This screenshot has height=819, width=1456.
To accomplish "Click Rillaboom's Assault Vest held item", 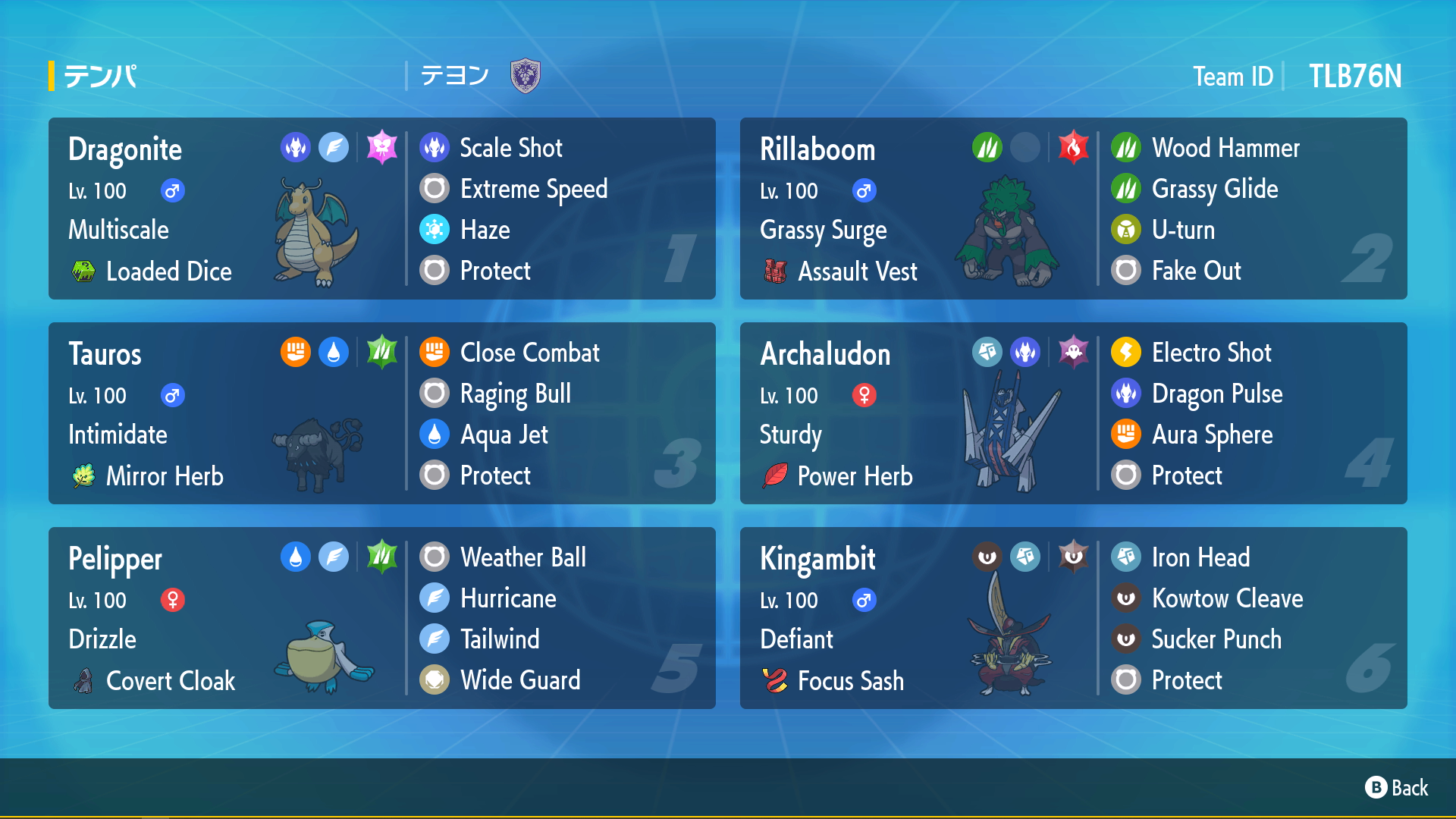I will click(857, 271).
